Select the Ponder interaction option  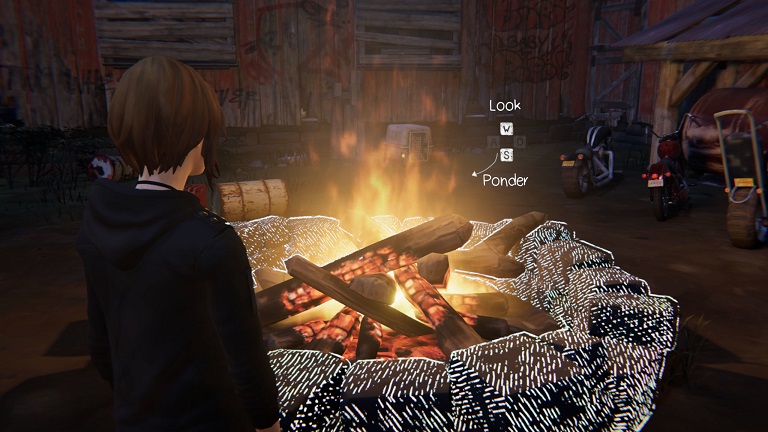click(505, 180)
